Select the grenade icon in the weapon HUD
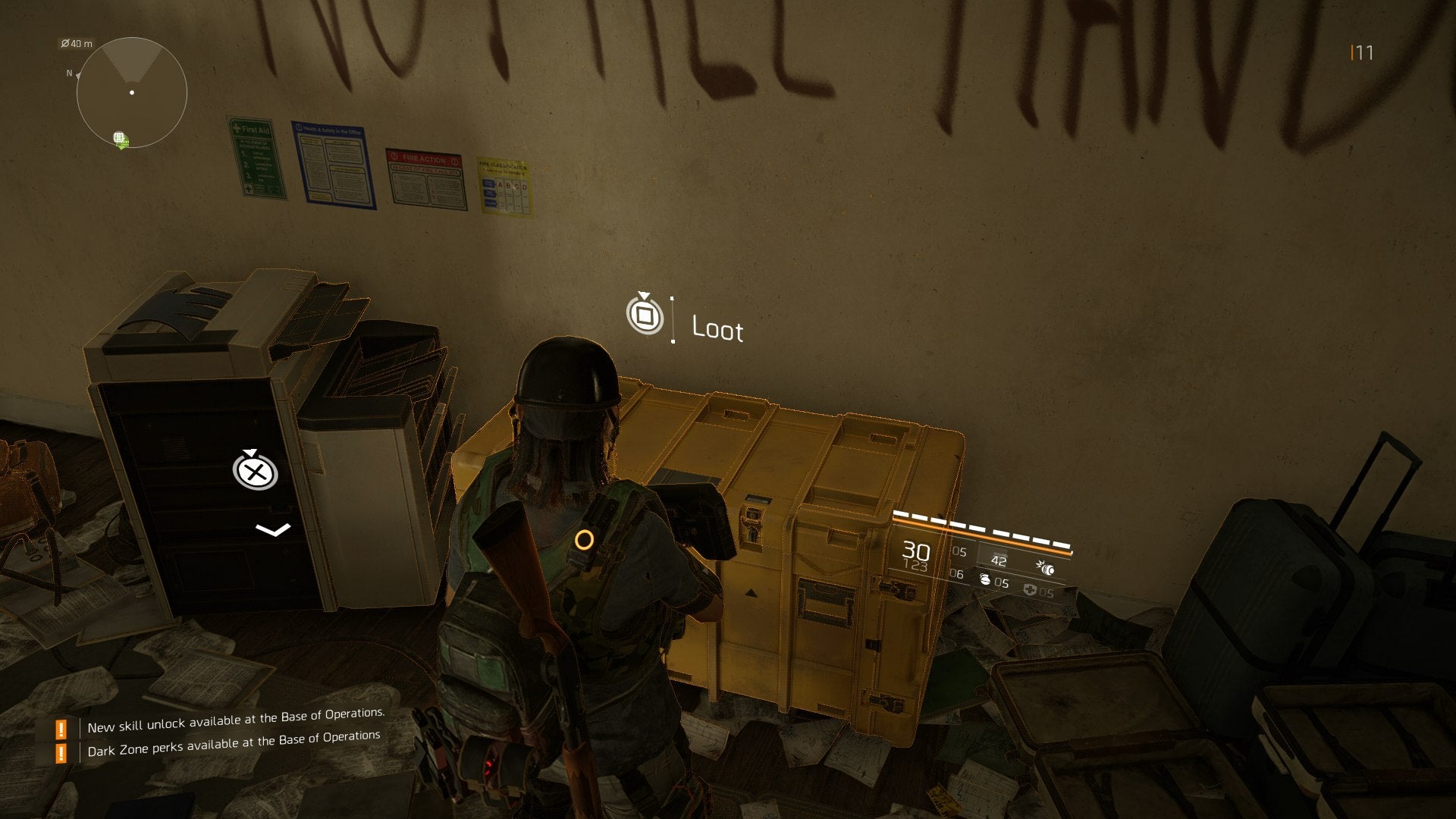The image size is (1456, 819). tap(986, 581)
